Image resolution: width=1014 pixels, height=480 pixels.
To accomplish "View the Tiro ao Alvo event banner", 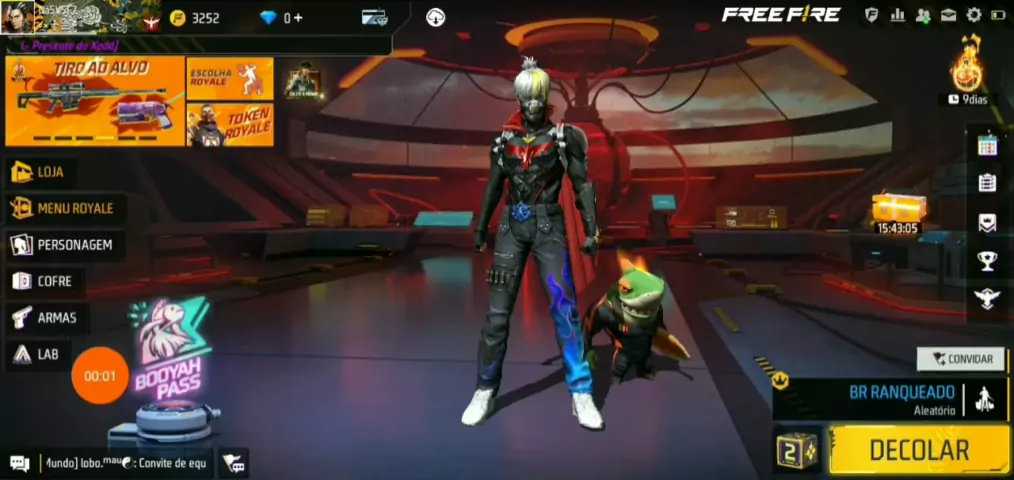I will pos(95,101).
